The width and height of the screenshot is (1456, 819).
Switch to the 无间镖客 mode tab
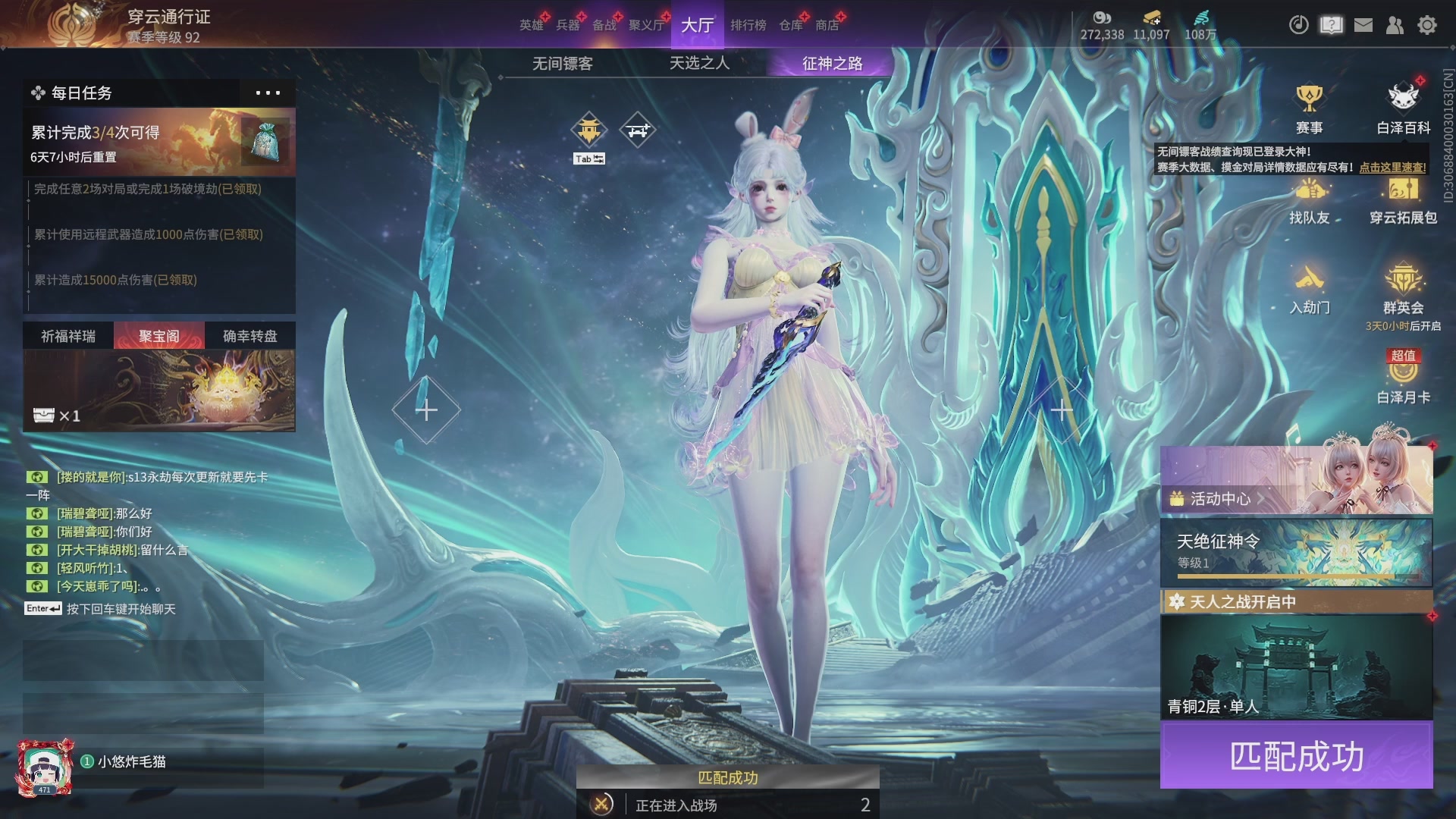tap(562, 64)
